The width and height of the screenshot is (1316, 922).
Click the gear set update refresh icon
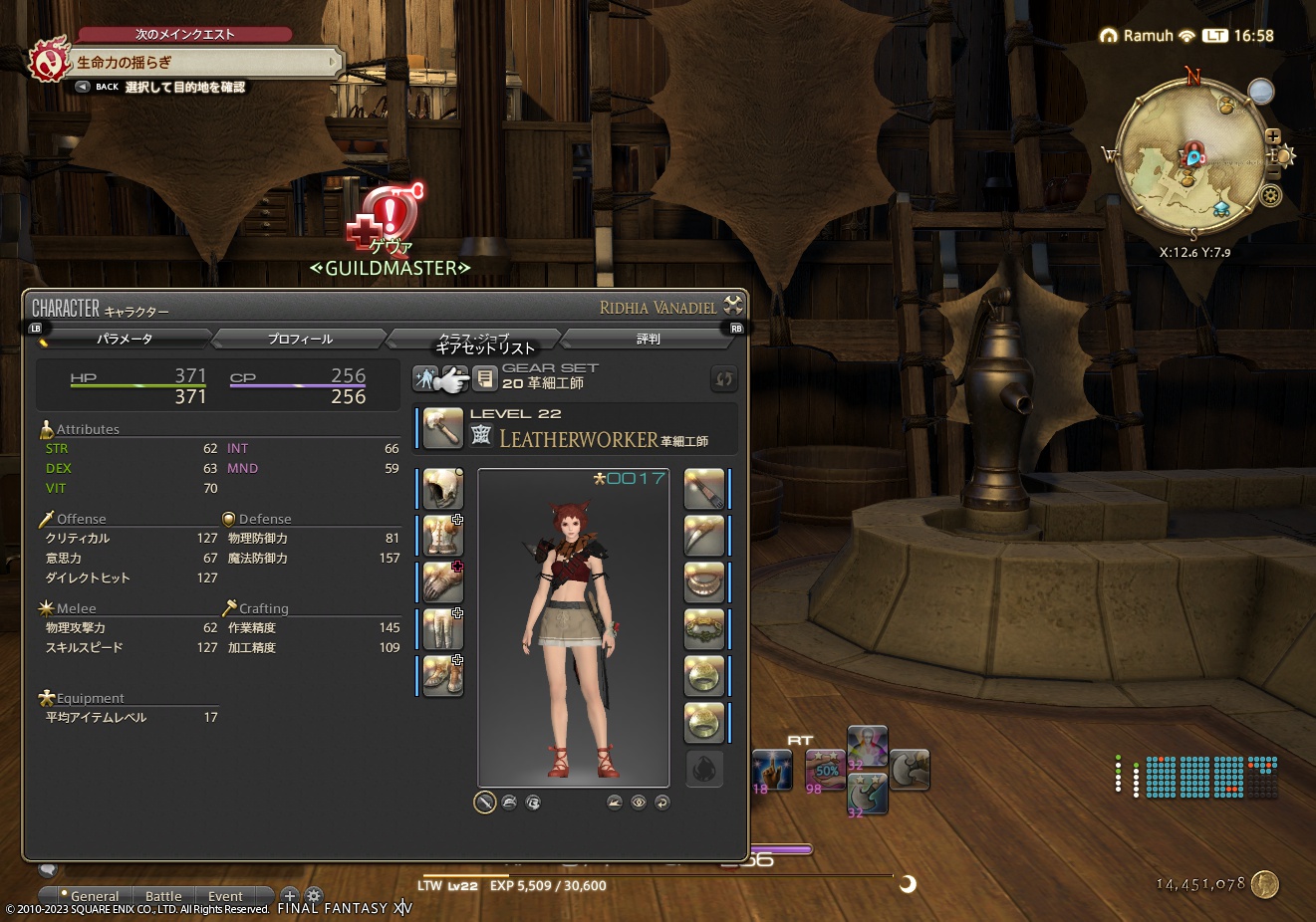click(723, 378)
